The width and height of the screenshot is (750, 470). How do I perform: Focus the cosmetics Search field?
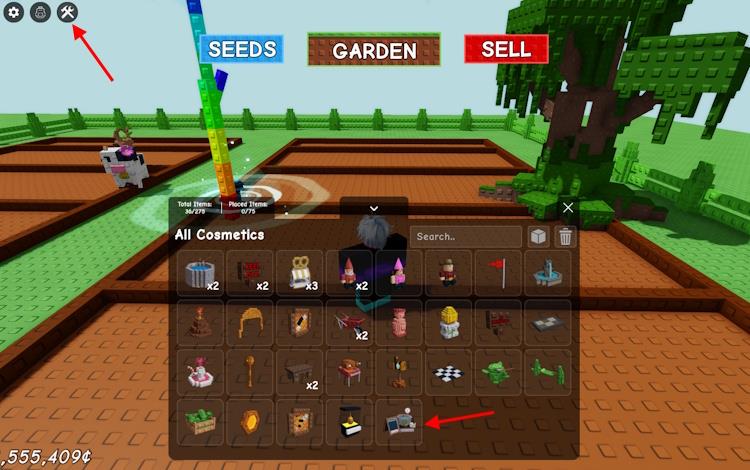pyautogui.click(x=465, y=237)
